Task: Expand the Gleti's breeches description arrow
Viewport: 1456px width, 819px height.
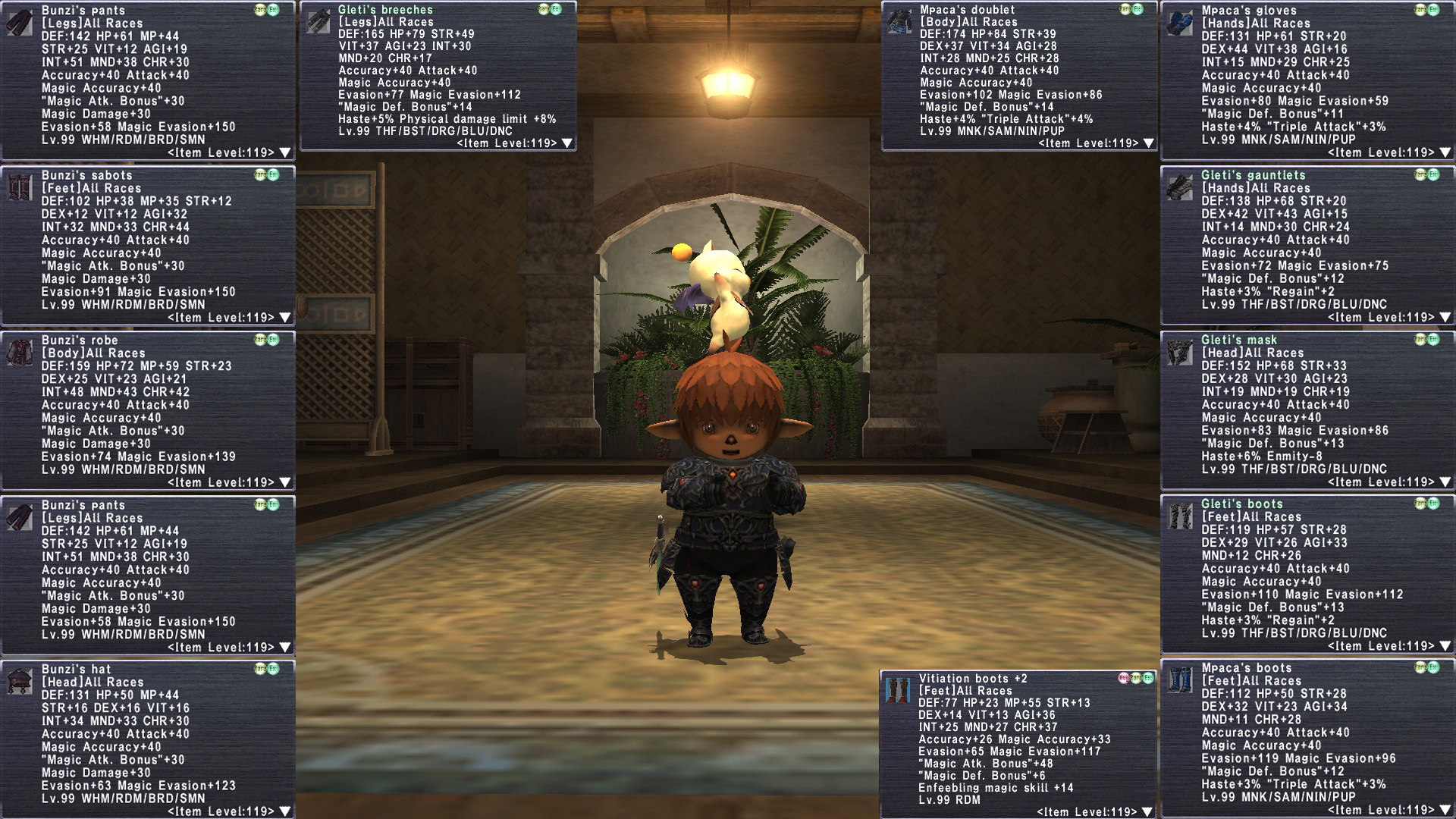Action: pyautogui.click(x=566, y=143)
